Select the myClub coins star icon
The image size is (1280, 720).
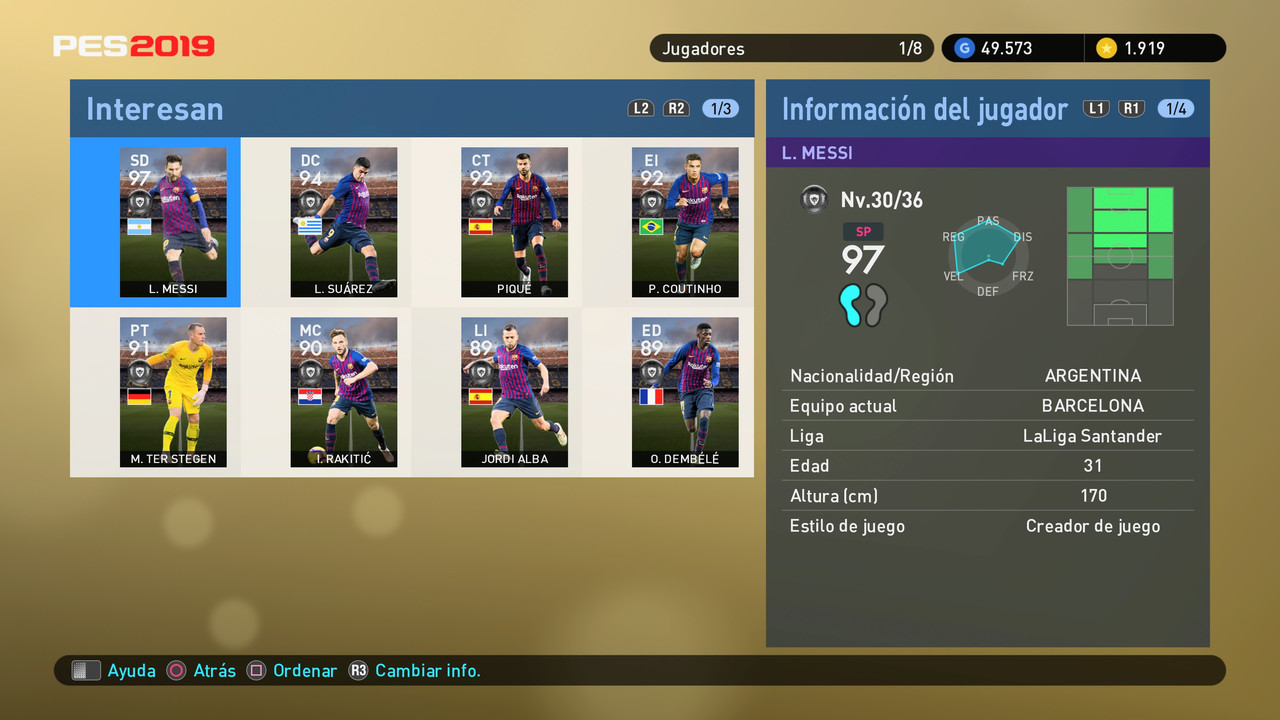point(1105,47)
